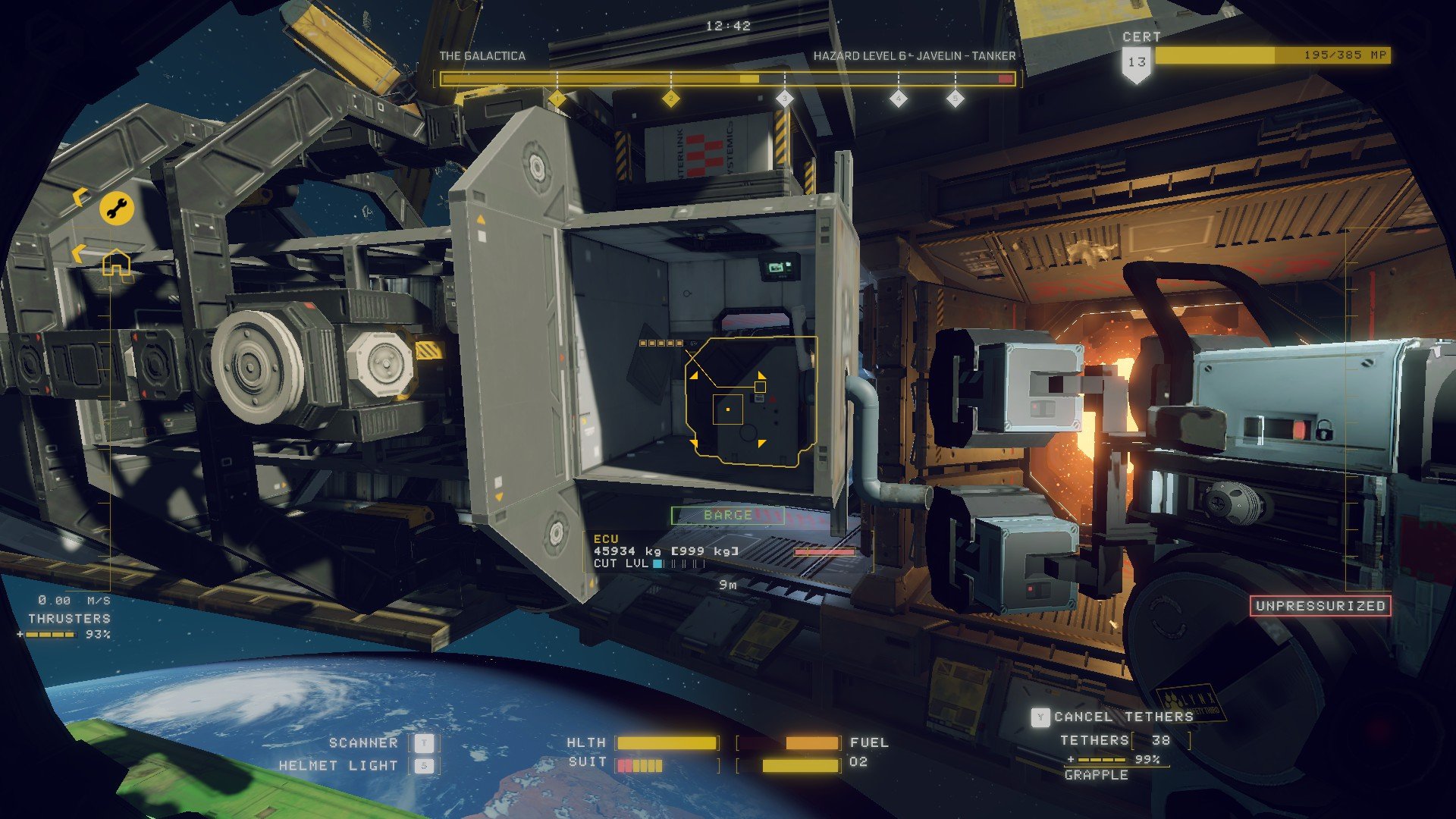Viewport: 1456px width, 819px height.
Task: Click the BARGE destination label
Action: pyautogui.click(x=727, y=516)
